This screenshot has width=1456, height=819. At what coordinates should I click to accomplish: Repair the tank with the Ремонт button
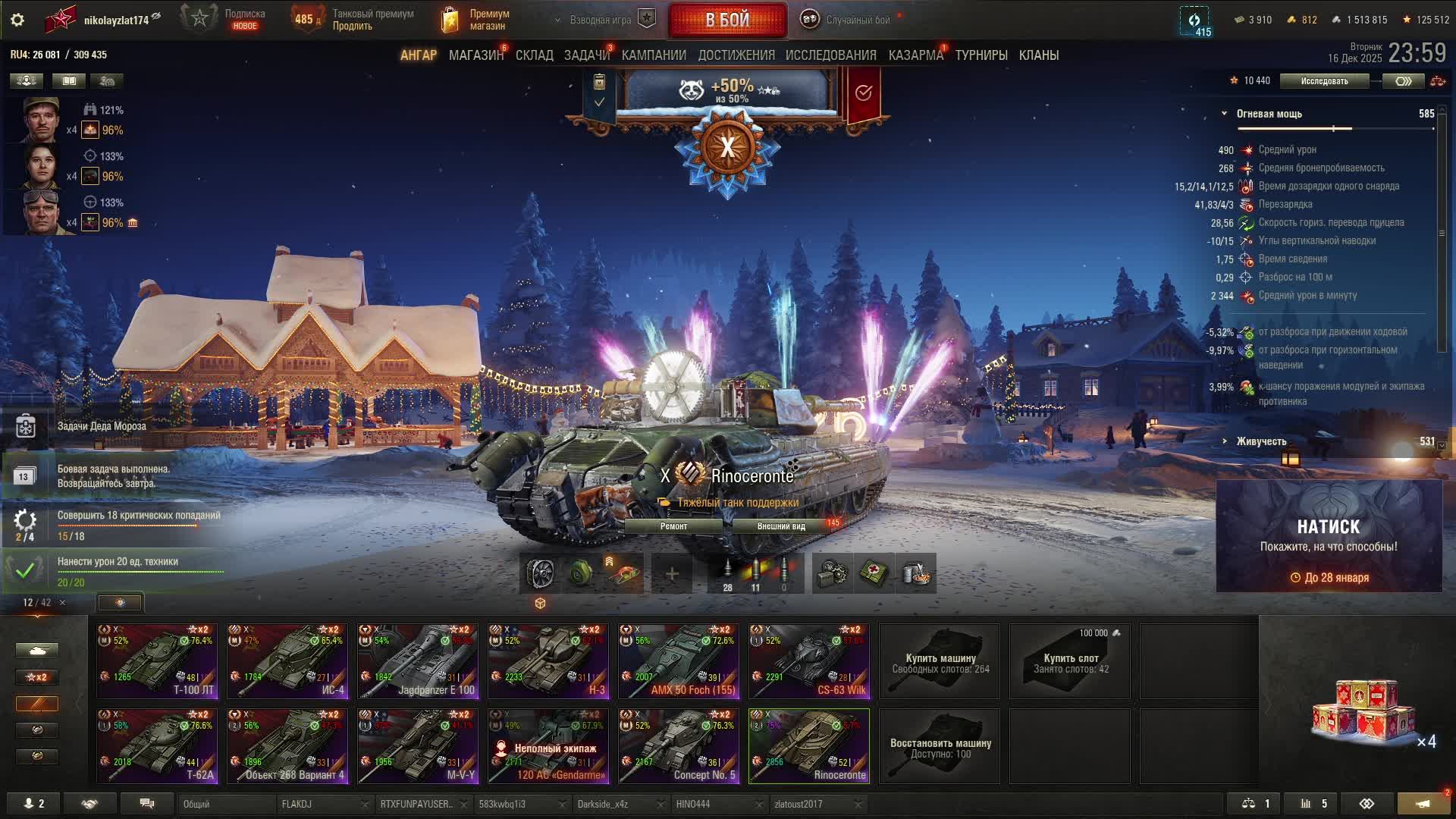(x=673, y=526)
